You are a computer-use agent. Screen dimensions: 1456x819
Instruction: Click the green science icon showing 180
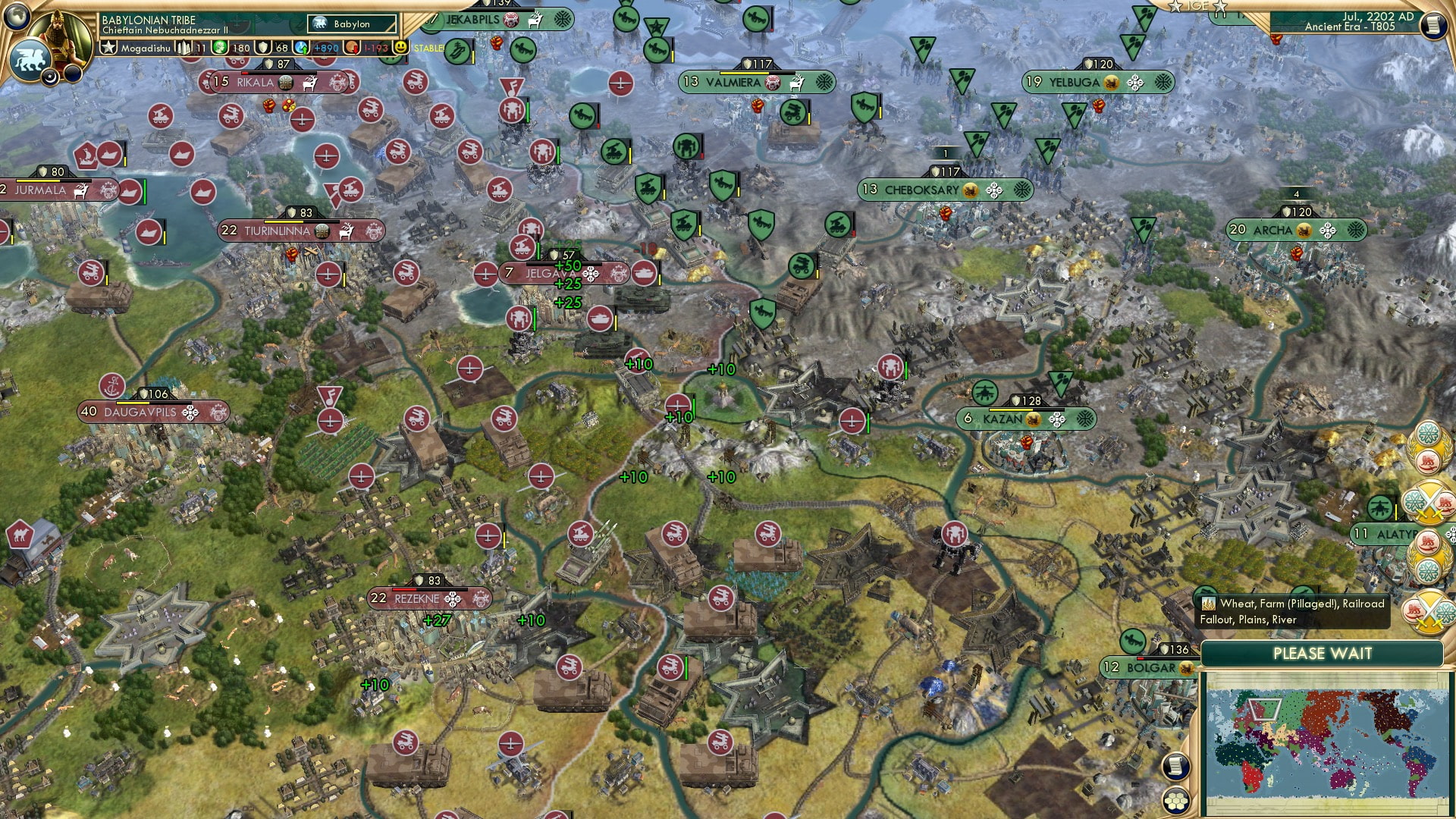point(220,47)
